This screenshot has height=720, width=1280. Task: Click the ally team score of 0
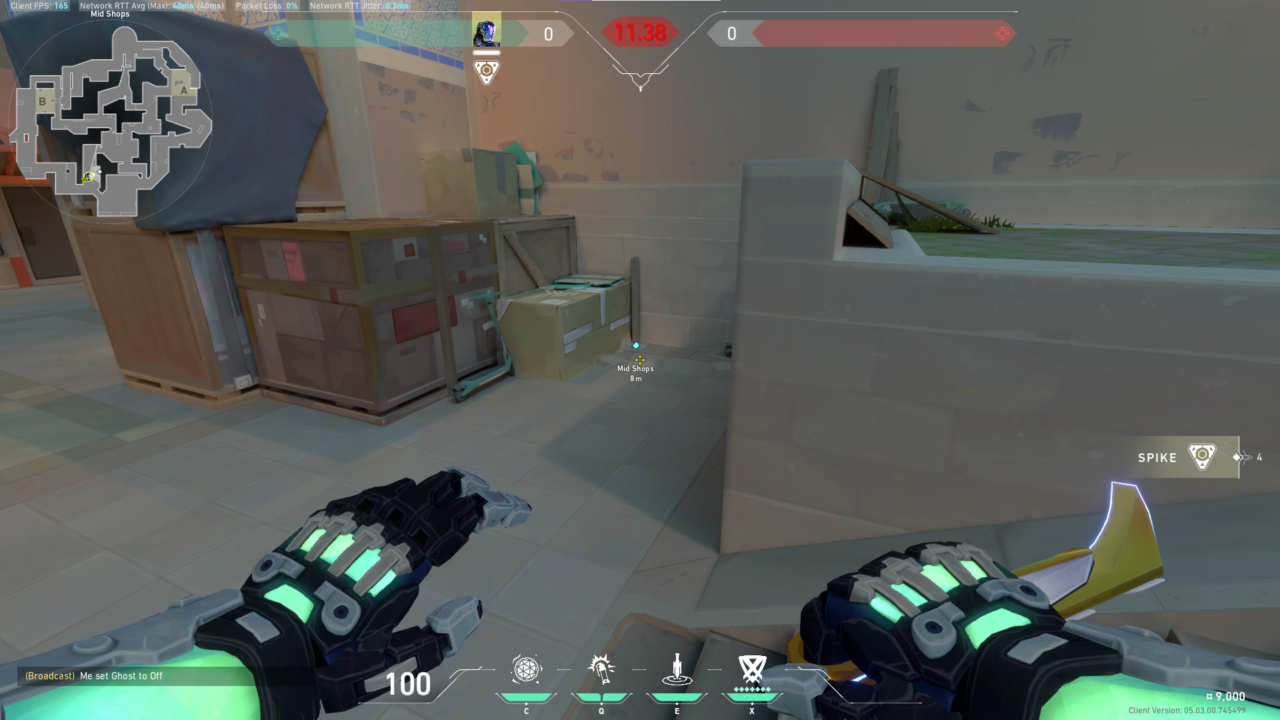547,33
